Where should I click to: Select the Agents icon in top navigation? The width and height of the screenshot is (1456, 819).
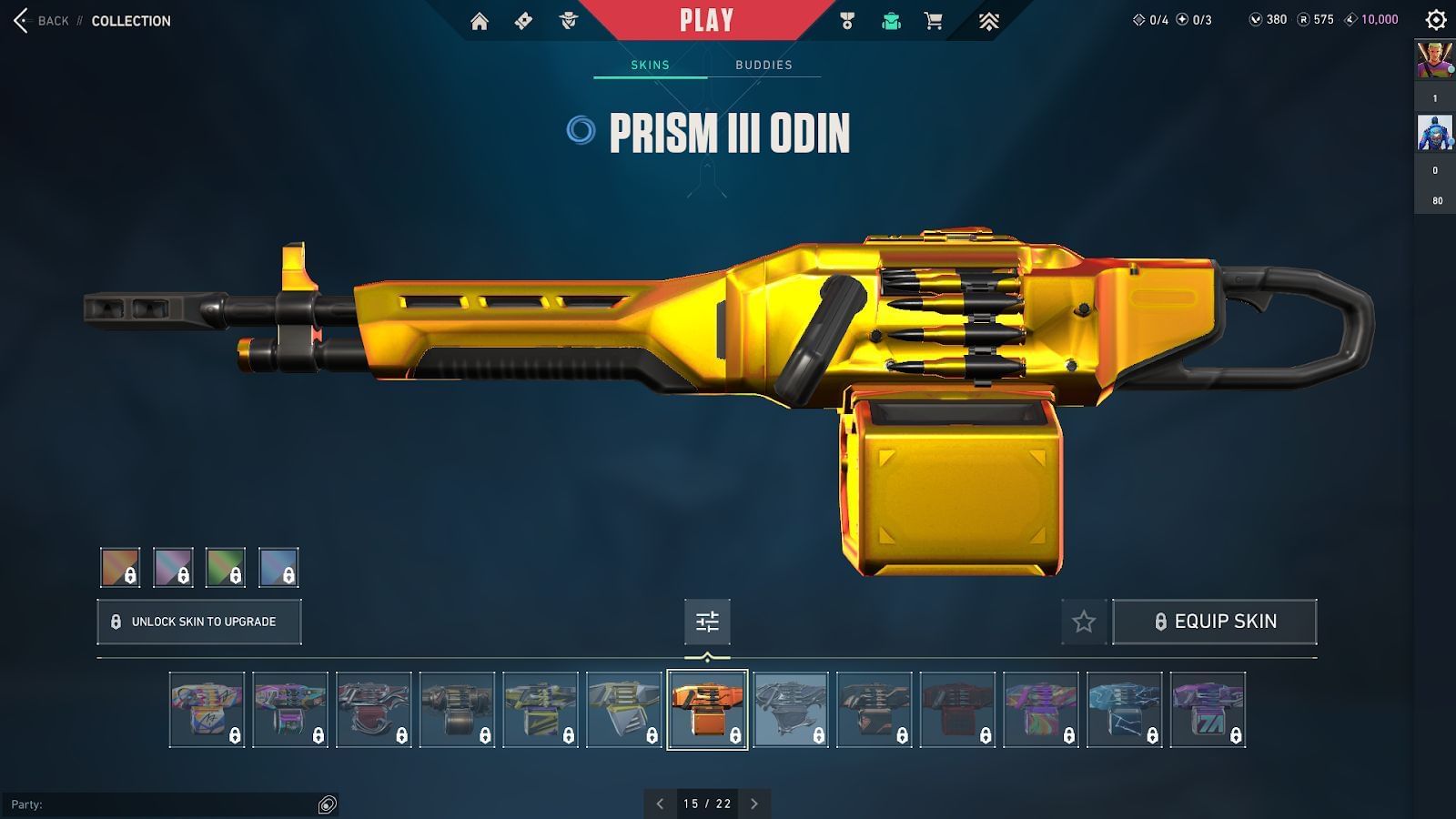(569, 20)
